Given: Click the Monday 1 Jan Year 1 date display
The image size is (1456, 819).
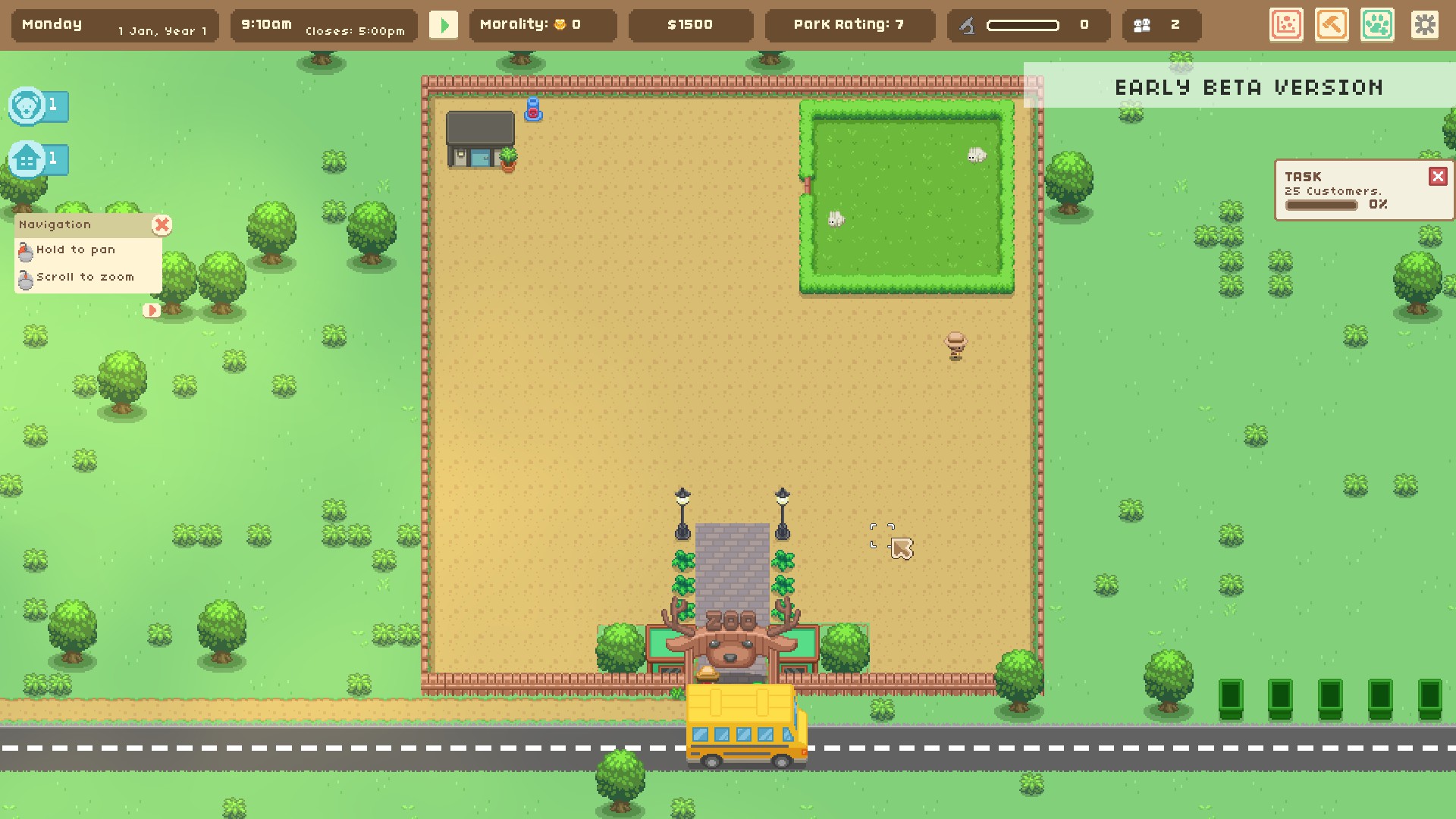Looking at the screenshot, I should click(x=114, y=24).
